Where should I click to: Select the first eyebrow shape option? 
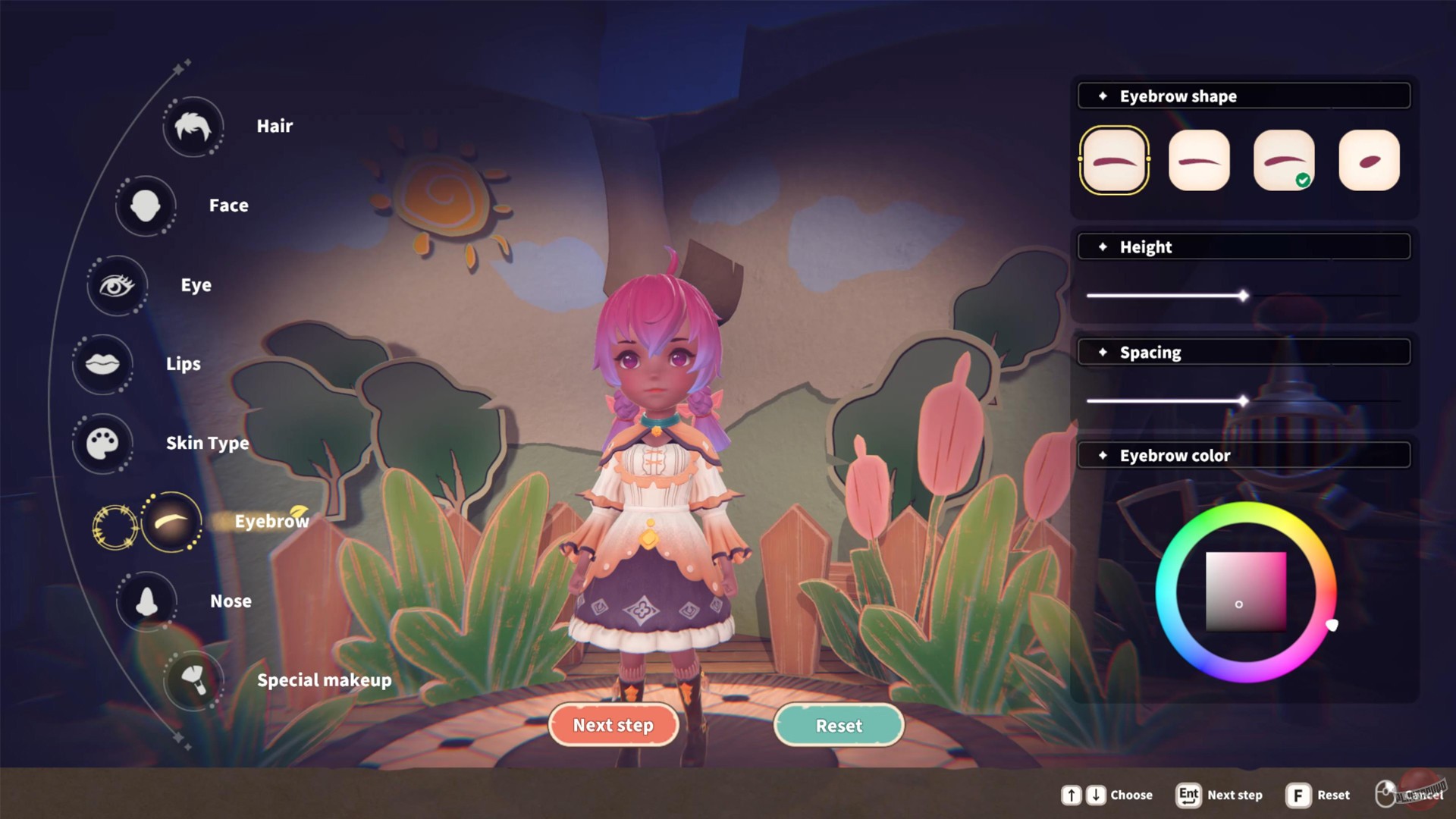pyautogui.click(x=1114, y=161)
